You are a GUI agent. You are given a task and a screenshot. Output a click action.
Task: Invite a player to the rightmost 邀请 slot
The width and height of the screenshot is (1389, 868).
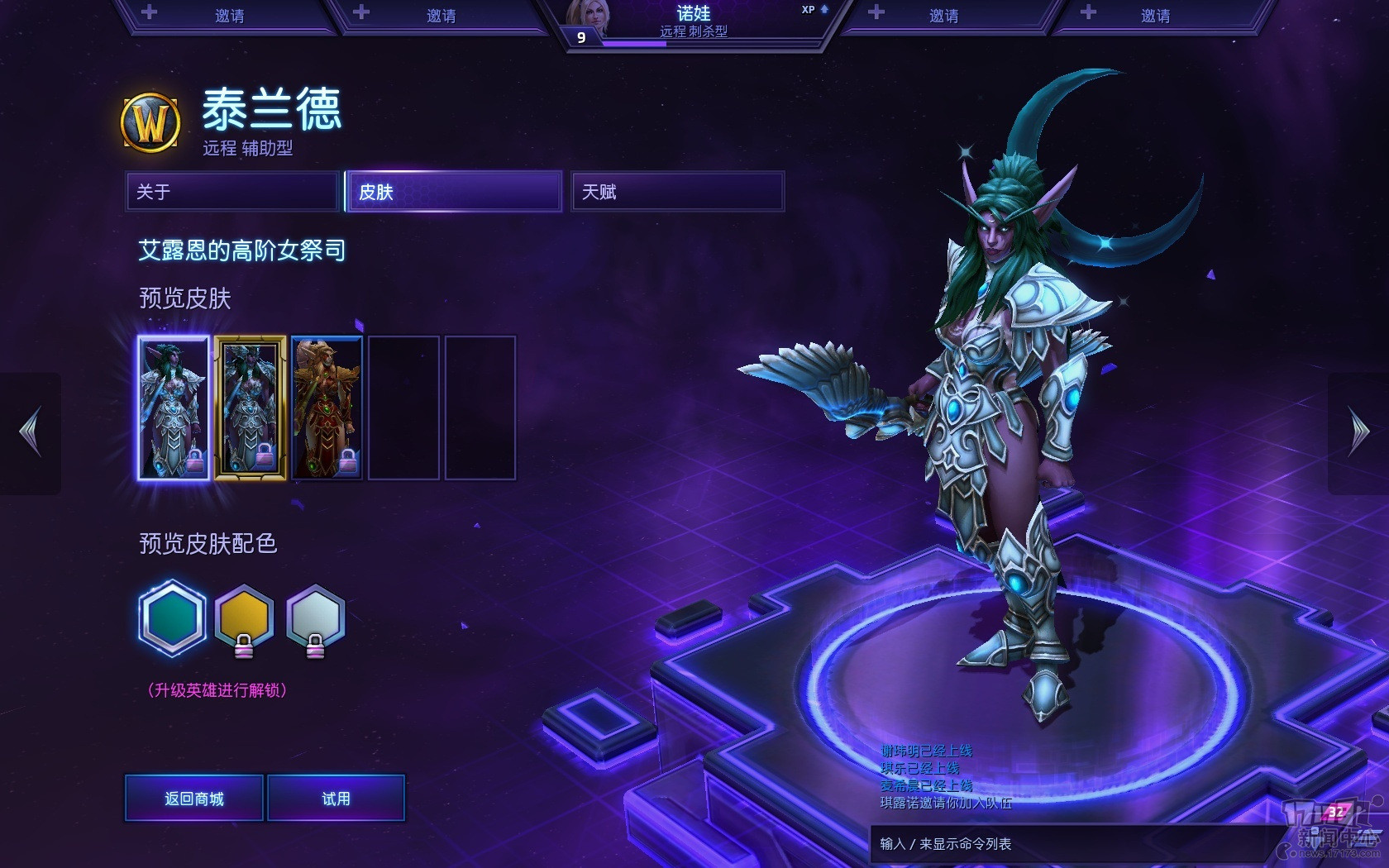click(1154, 16)
